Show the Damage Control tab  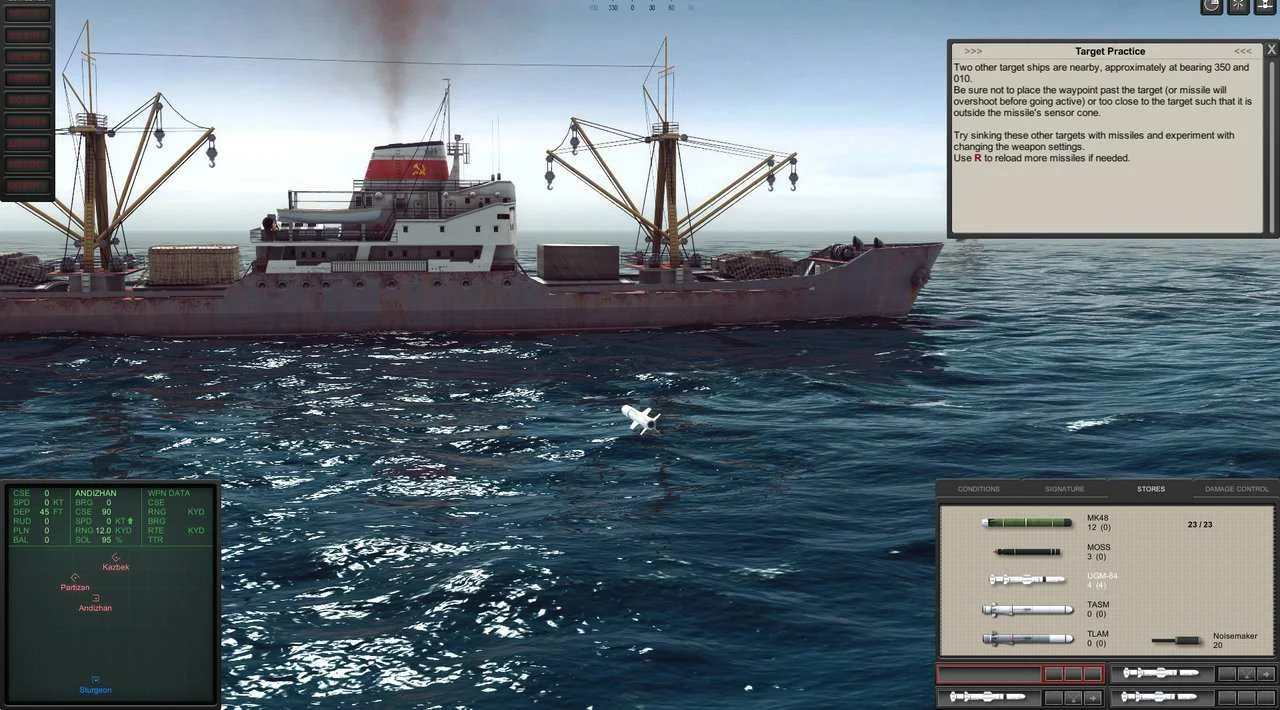pos(1236,489)
